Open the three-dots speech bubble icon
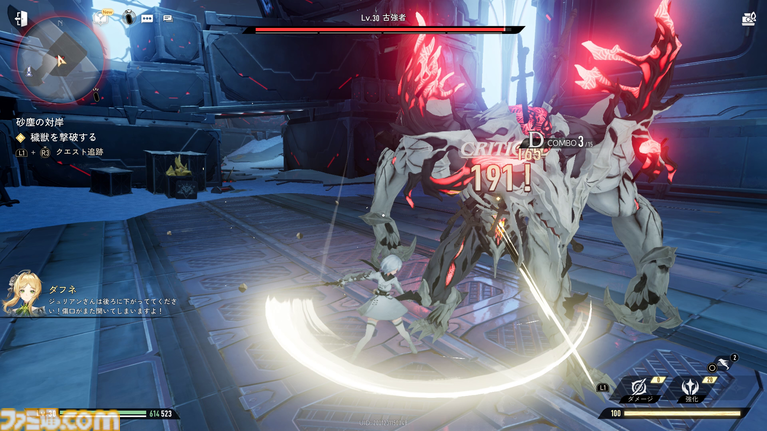 click(148, 17)
